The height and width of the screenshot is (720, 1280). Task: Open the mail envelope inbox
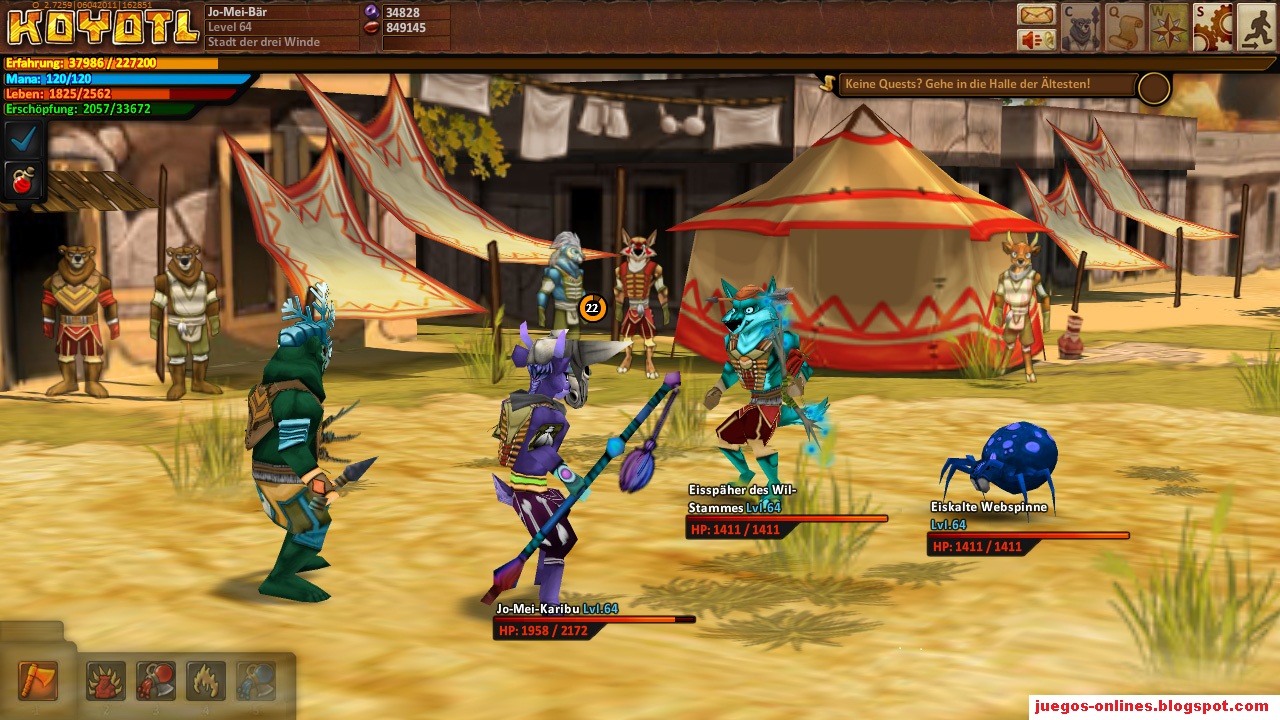pos(1038,15)
